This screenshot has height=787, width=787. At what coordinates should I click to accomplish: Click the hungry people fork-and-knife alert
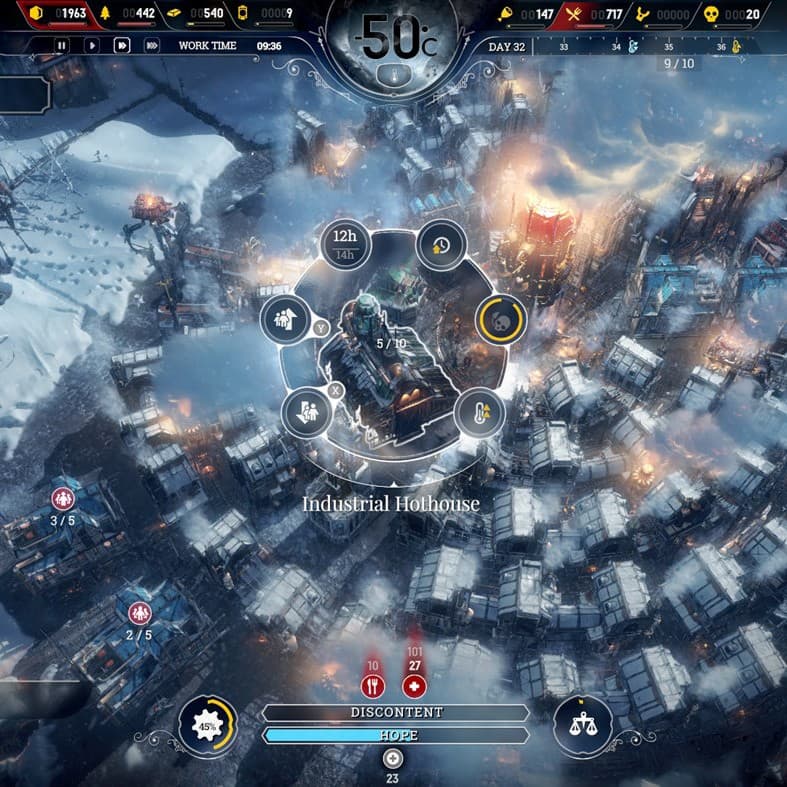pyautogui.click(x=372, y=687)
